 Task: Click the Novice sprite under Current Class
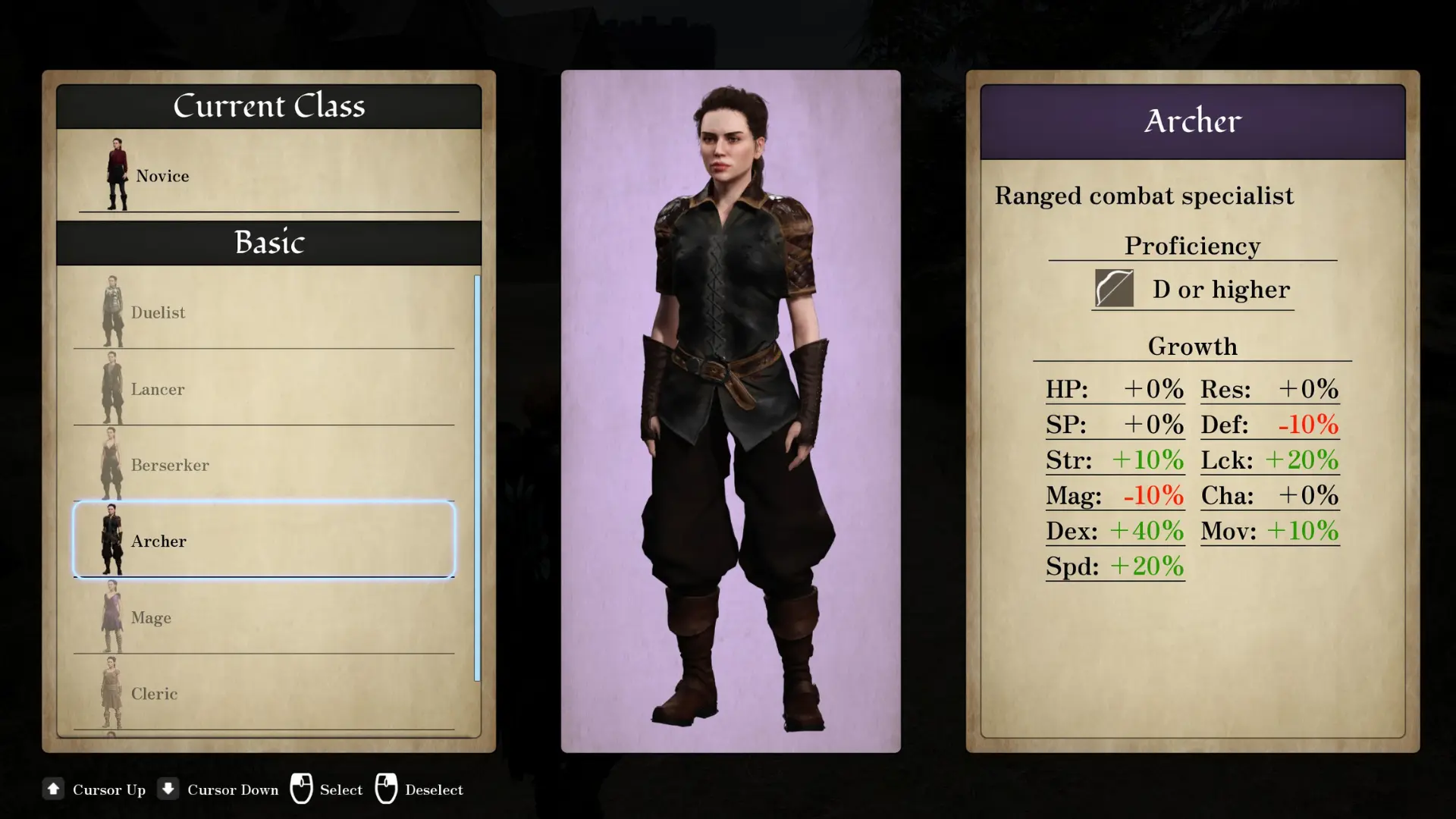point(118,173)
